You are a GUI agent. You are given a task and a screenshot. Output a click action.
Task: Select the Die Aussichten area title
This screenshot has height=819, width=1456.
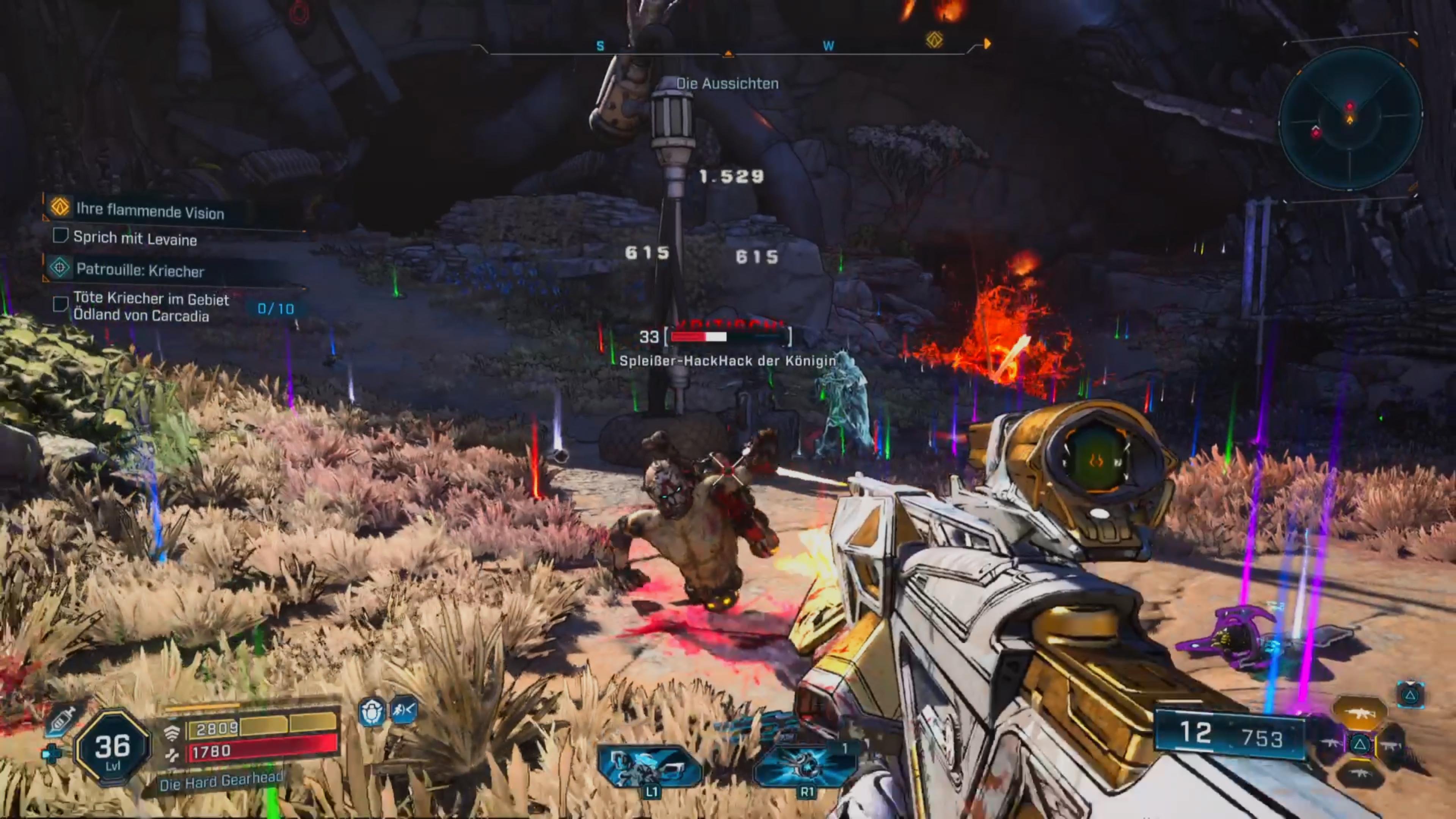[729, 83]
